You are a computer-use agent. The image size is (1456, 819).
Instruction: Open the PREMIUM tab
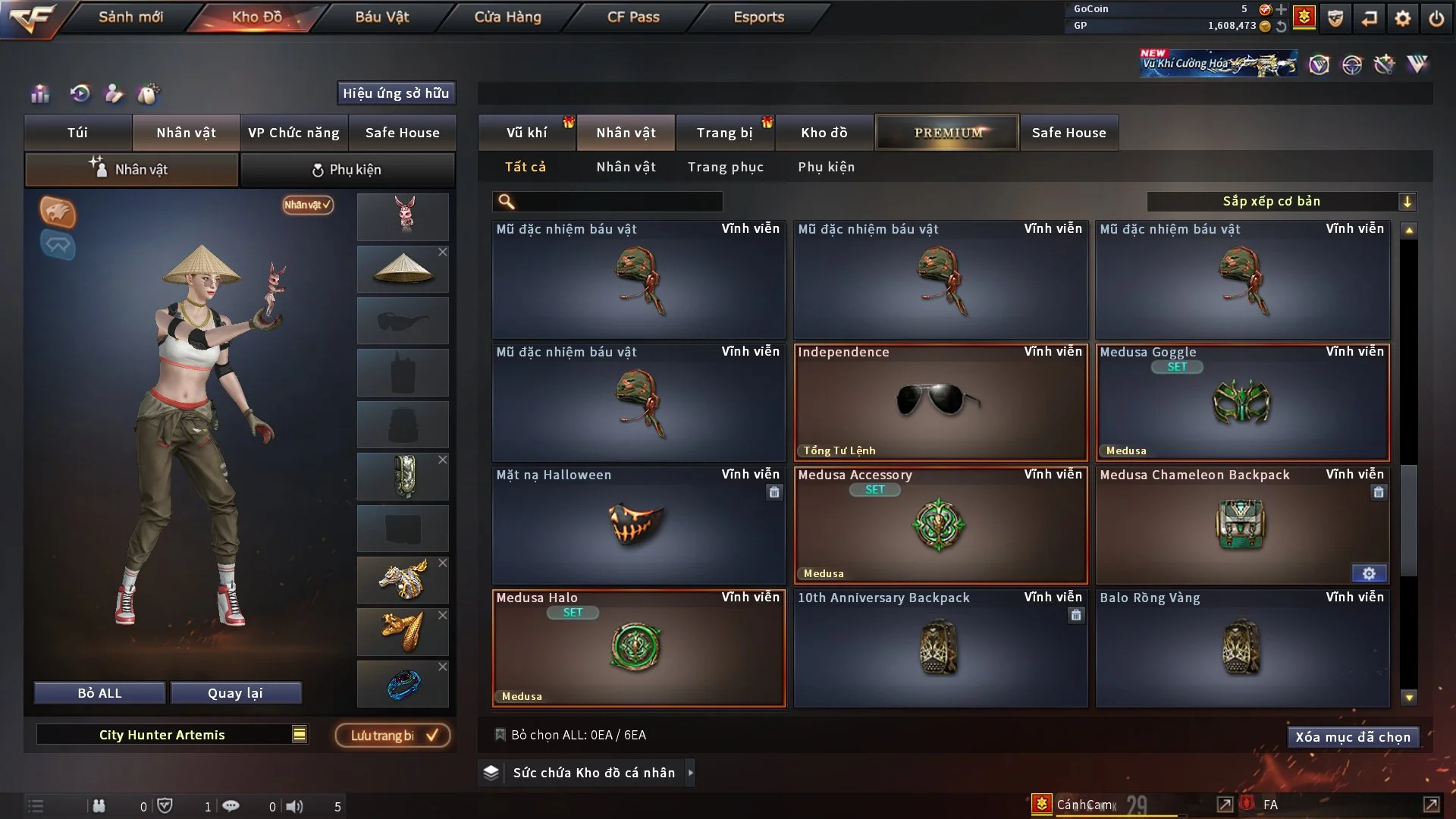click(947, 133)
